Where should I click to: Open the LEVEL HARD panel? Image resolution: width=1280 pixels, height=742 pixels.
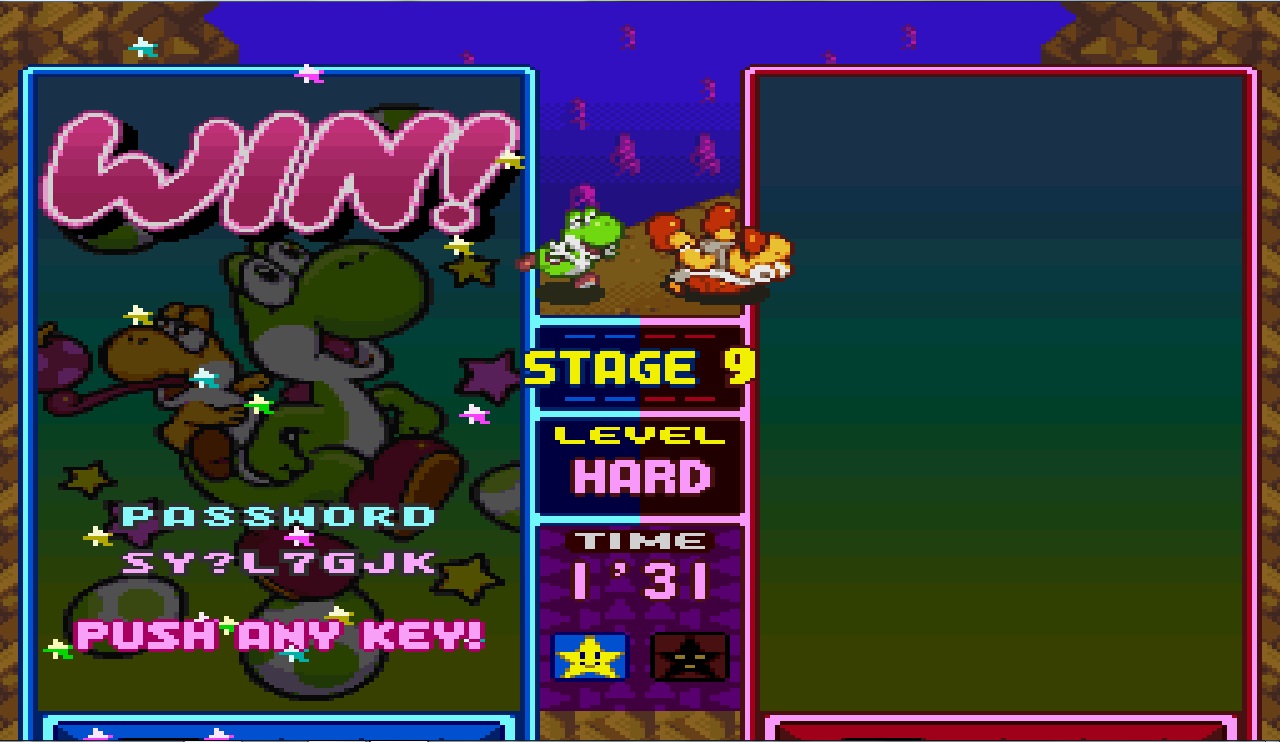(x=638, y=460)
